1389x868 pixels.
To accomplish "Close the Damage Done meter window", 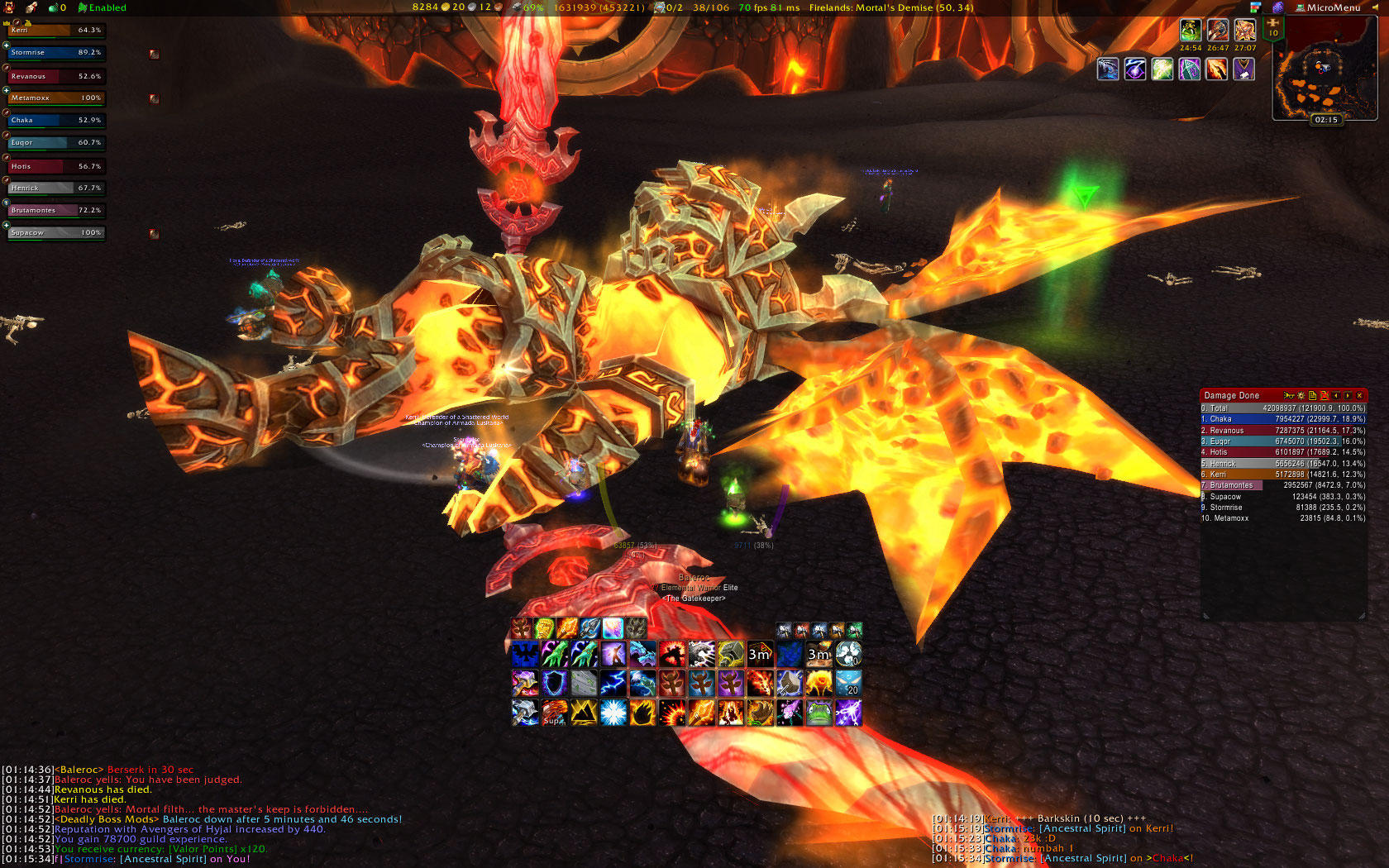I will pyautogui.click(x=1359, y=396).
